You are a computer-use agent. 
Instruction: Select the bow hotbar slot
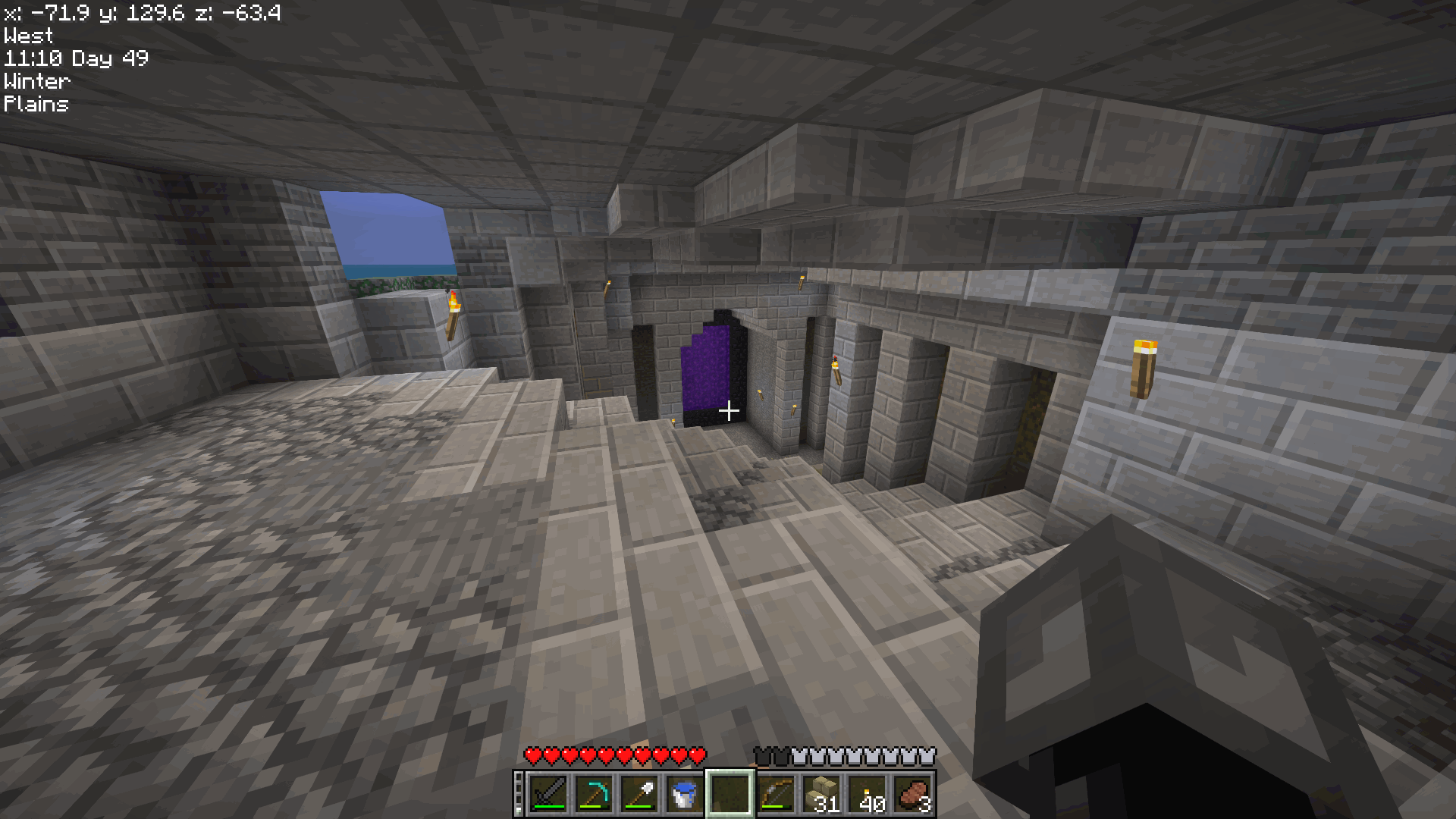[x=776, y=793]
